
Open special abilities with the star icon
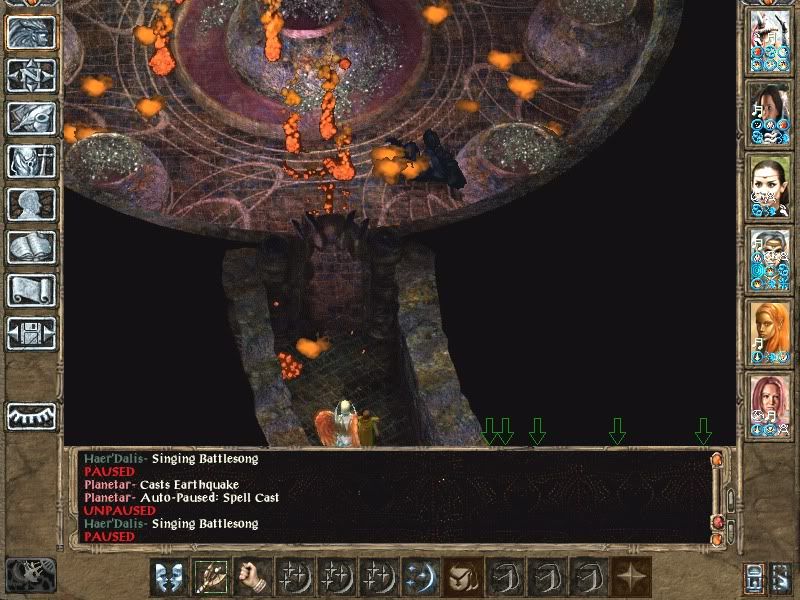coord(630,577)
